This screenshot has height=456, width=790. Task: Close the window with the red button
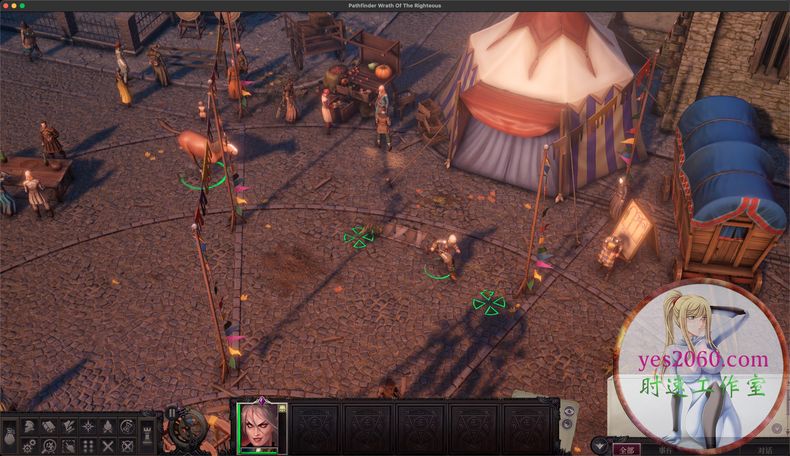pos(8,6)
